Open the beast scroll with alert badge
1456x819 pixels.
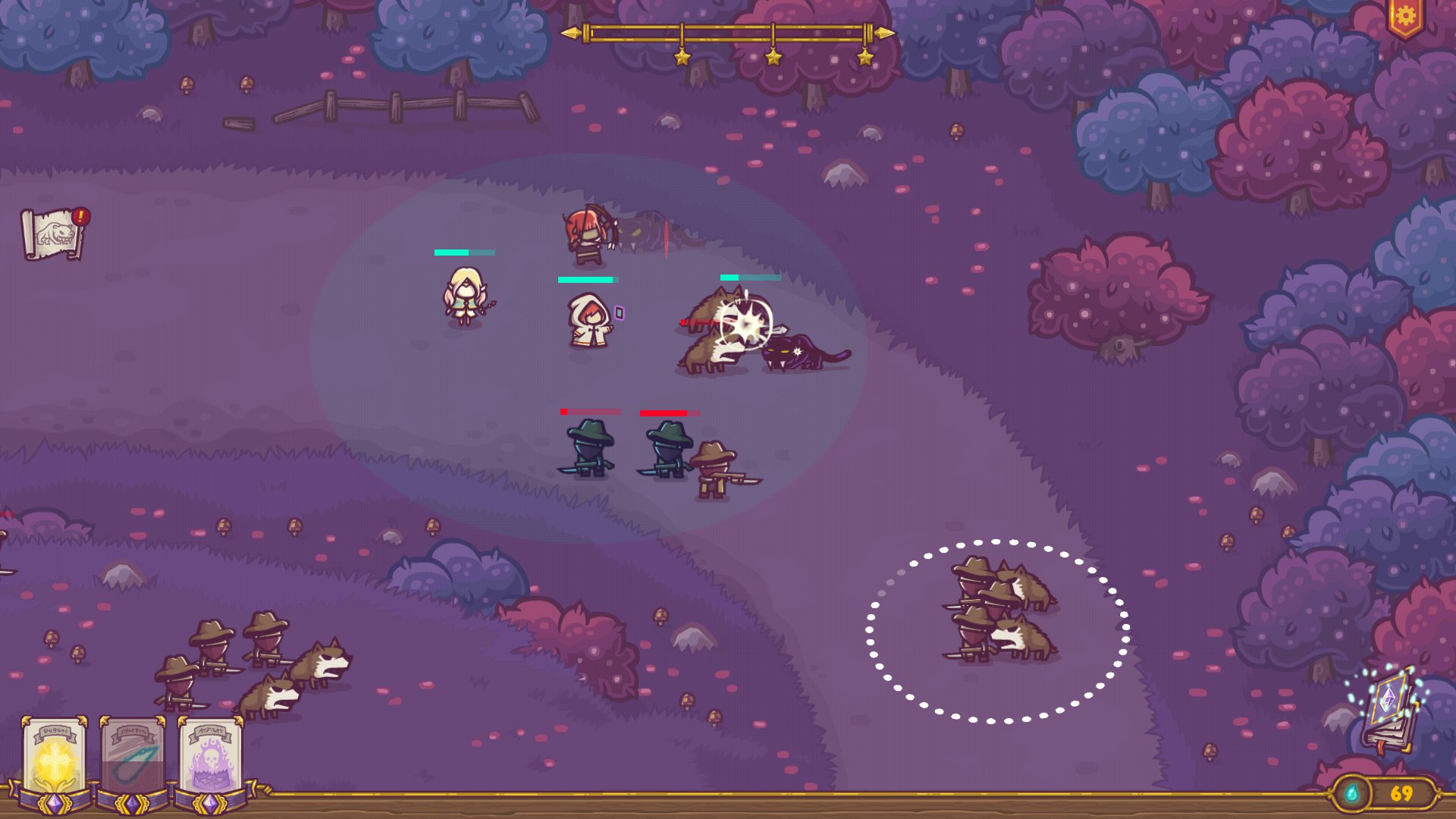tap(53, 234)
